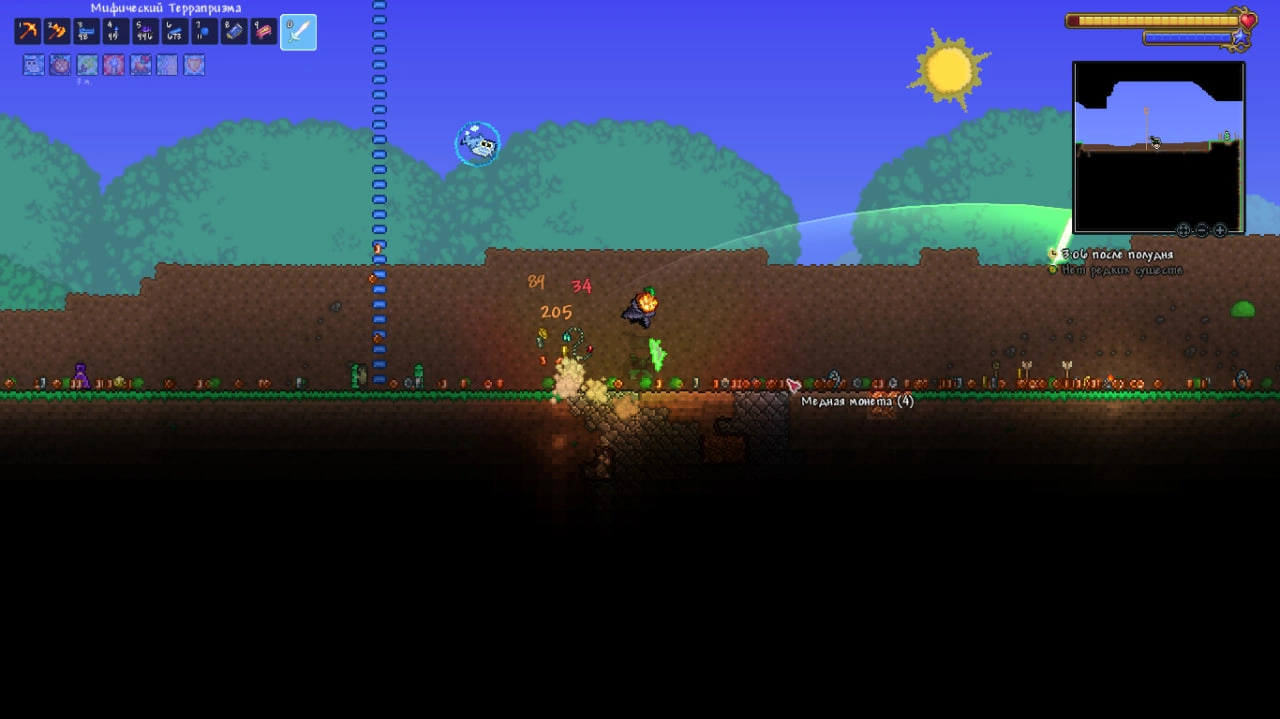Click the rare creatures radar info icon

tap(1053, 270)
